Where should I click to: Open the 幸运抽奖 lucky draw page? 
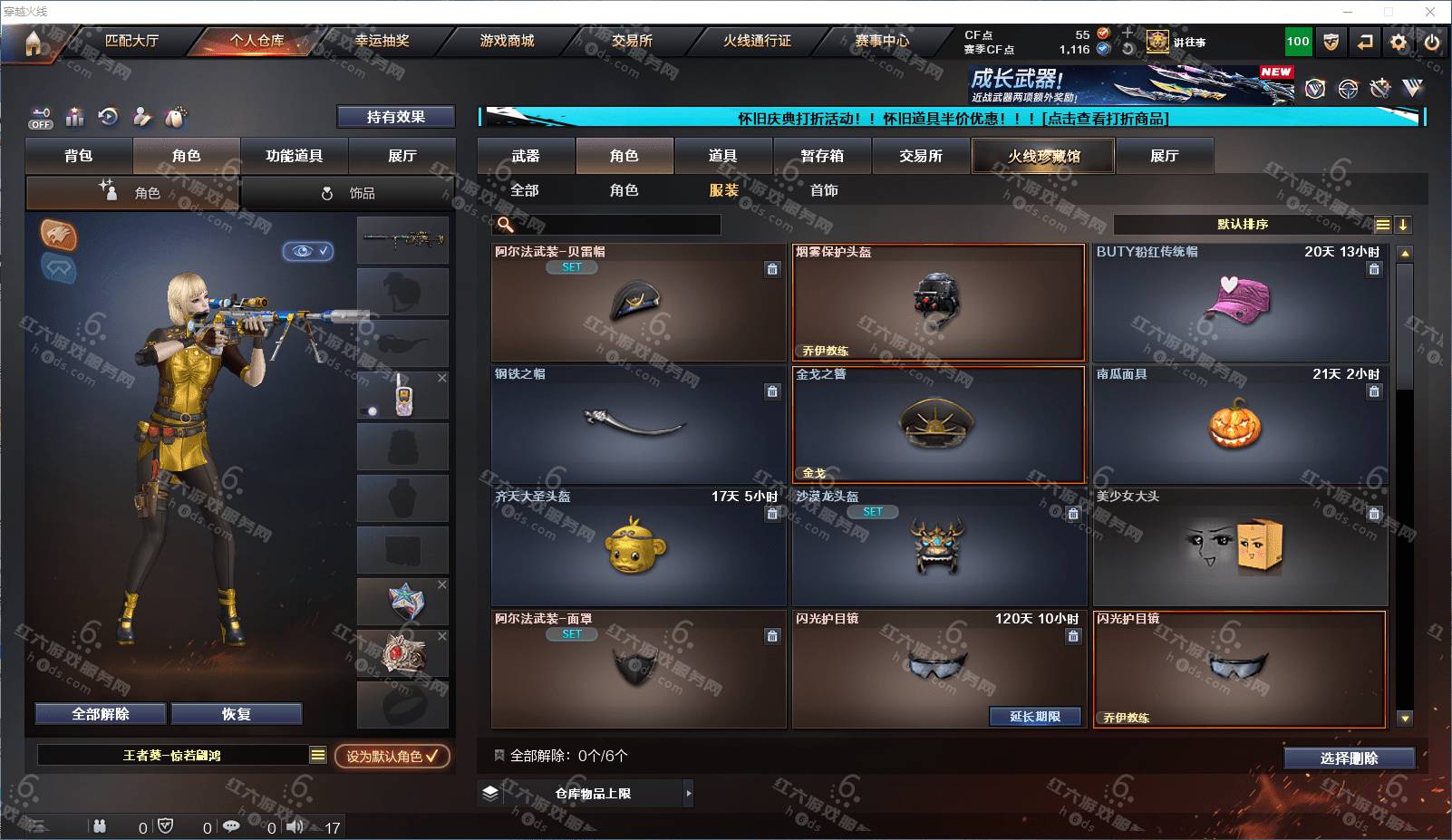click(382, 41)
